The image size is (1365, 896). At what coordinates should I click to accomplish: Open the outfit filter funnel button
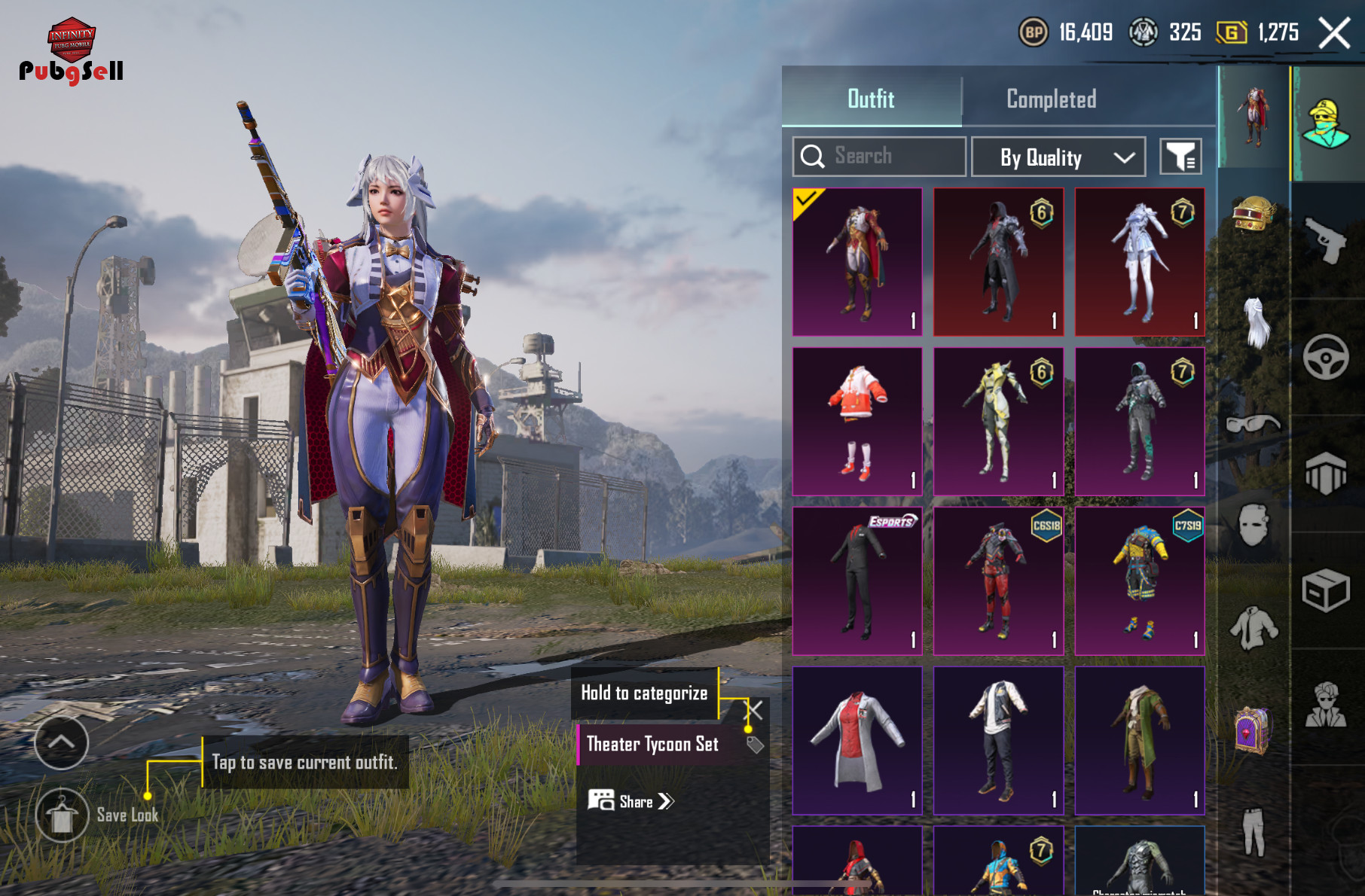tap(1180, 157)
